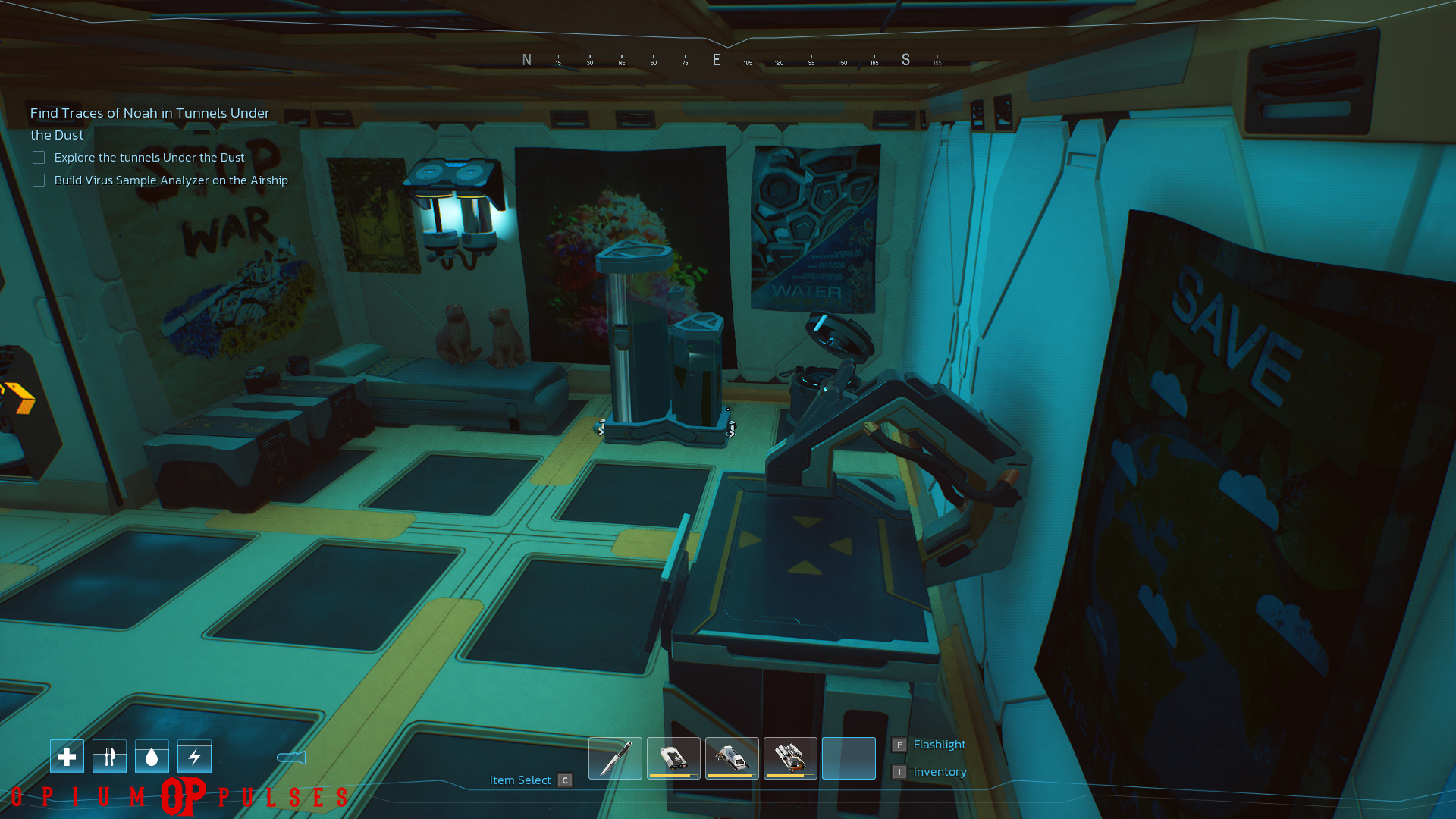The height and width of the screenshot is (819, 1456).
Task: Select the white and black handheld device slot
Action: 673,758
